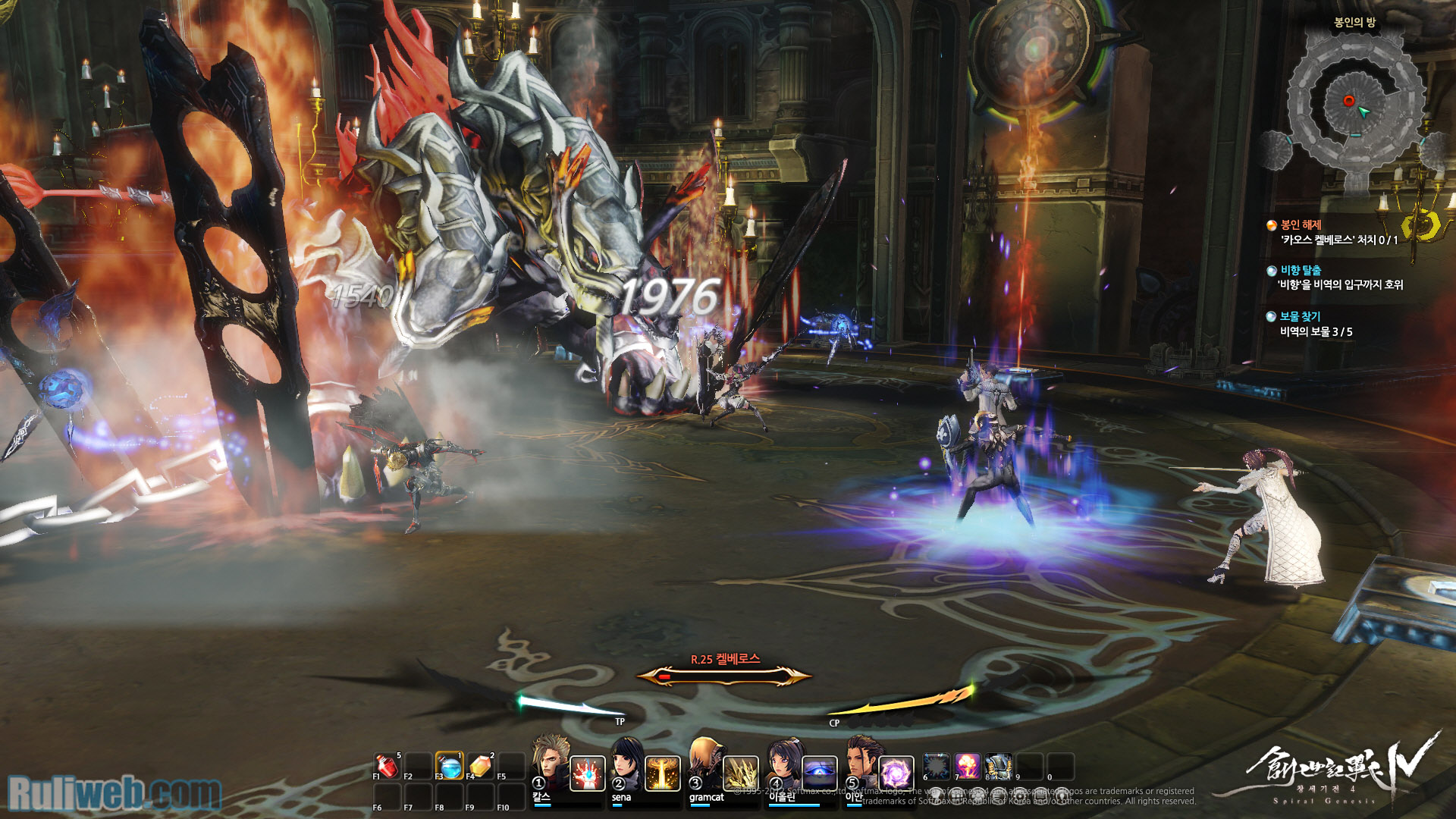
Task: Use the dark burst skill in slot 6
Action: point(937,767)
